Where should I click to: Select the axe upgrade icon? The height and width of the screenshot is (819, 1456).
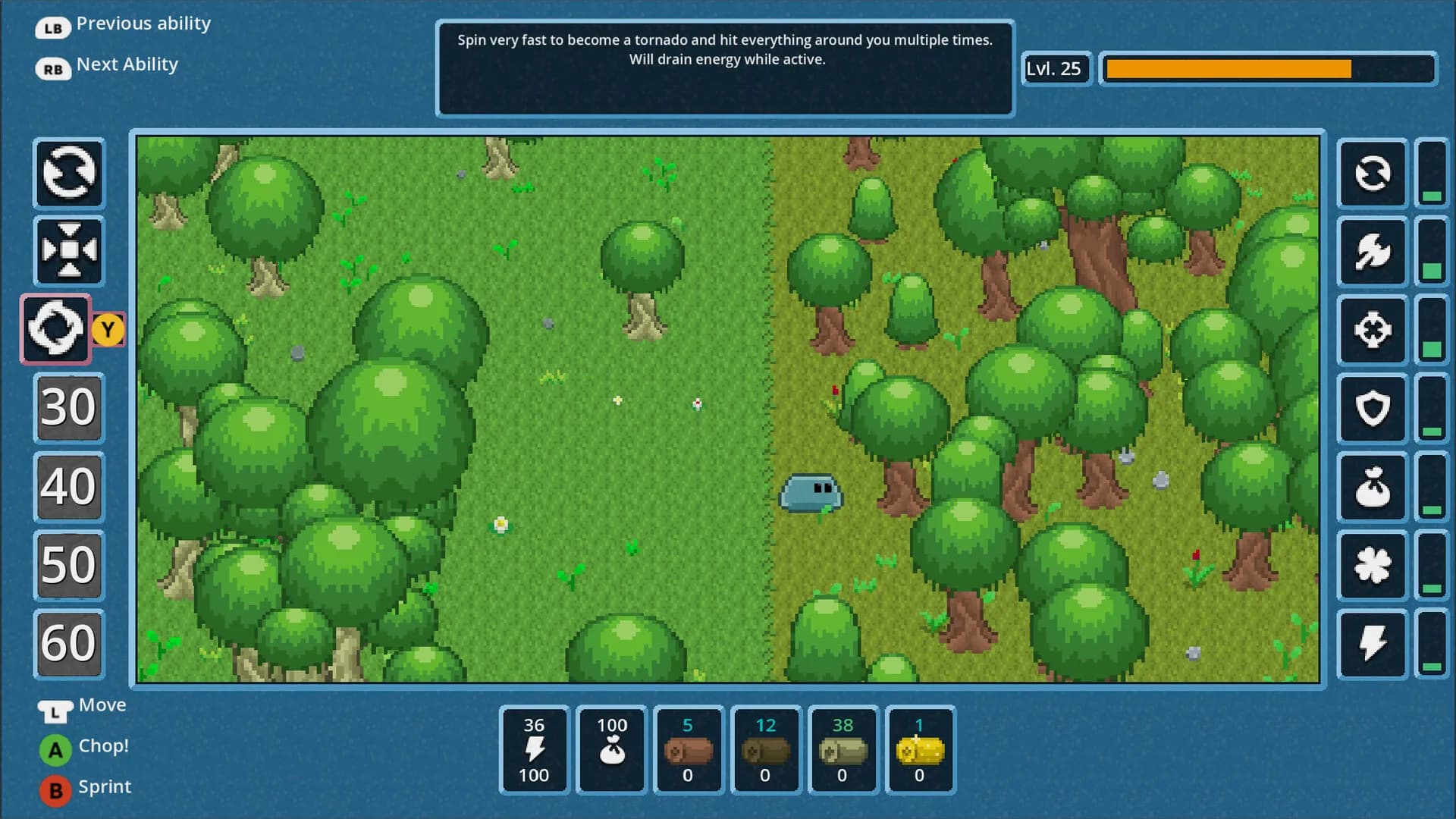coord(1372,251)
